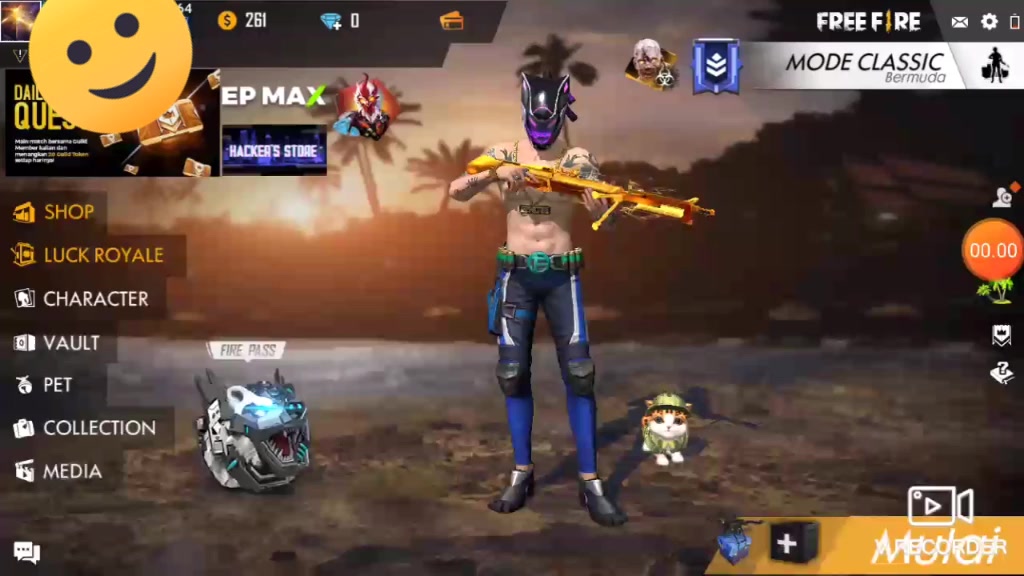Screen dimensions: 1024x576
Task: Open the gear settings icon
Action: 989,22
